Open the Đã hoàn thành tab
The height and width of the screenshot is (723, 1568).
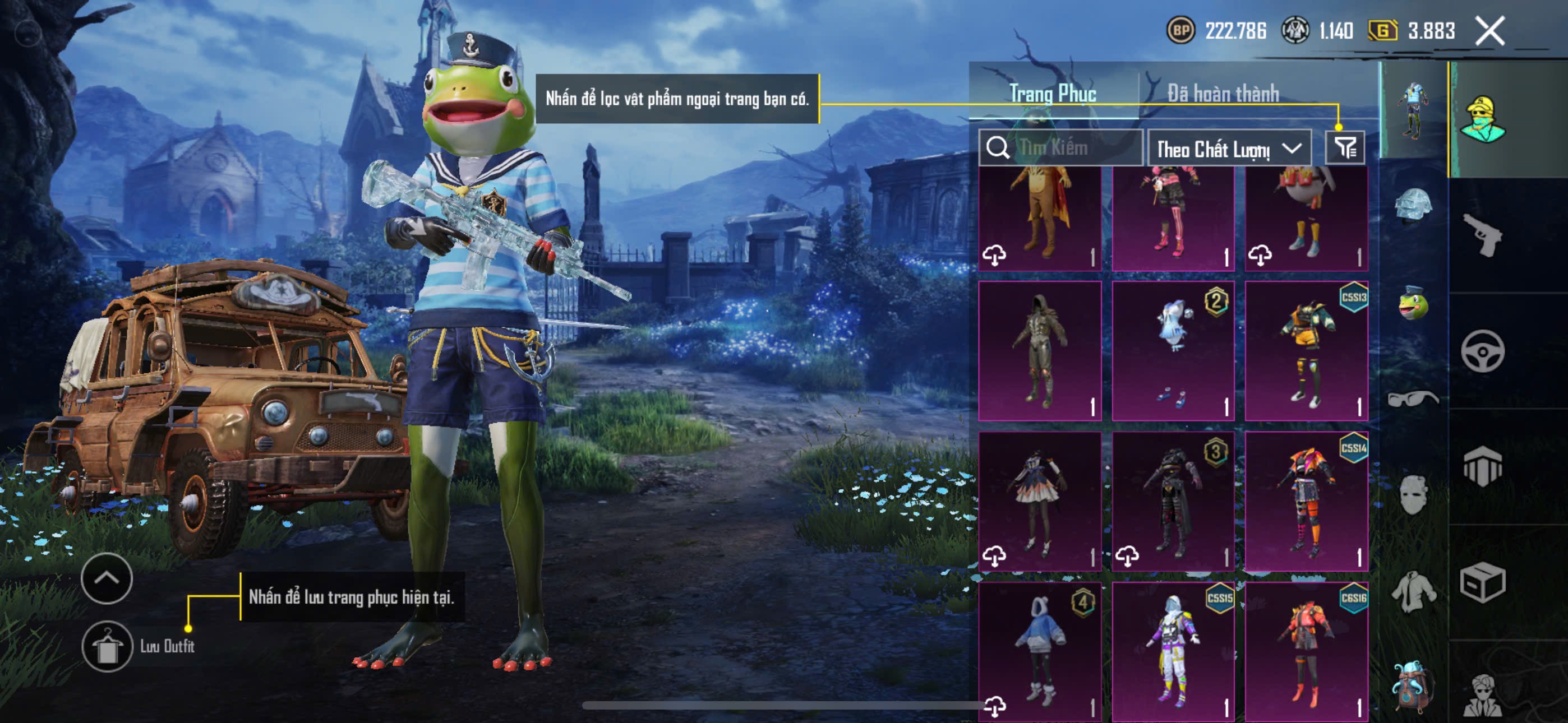point(1223,94)
